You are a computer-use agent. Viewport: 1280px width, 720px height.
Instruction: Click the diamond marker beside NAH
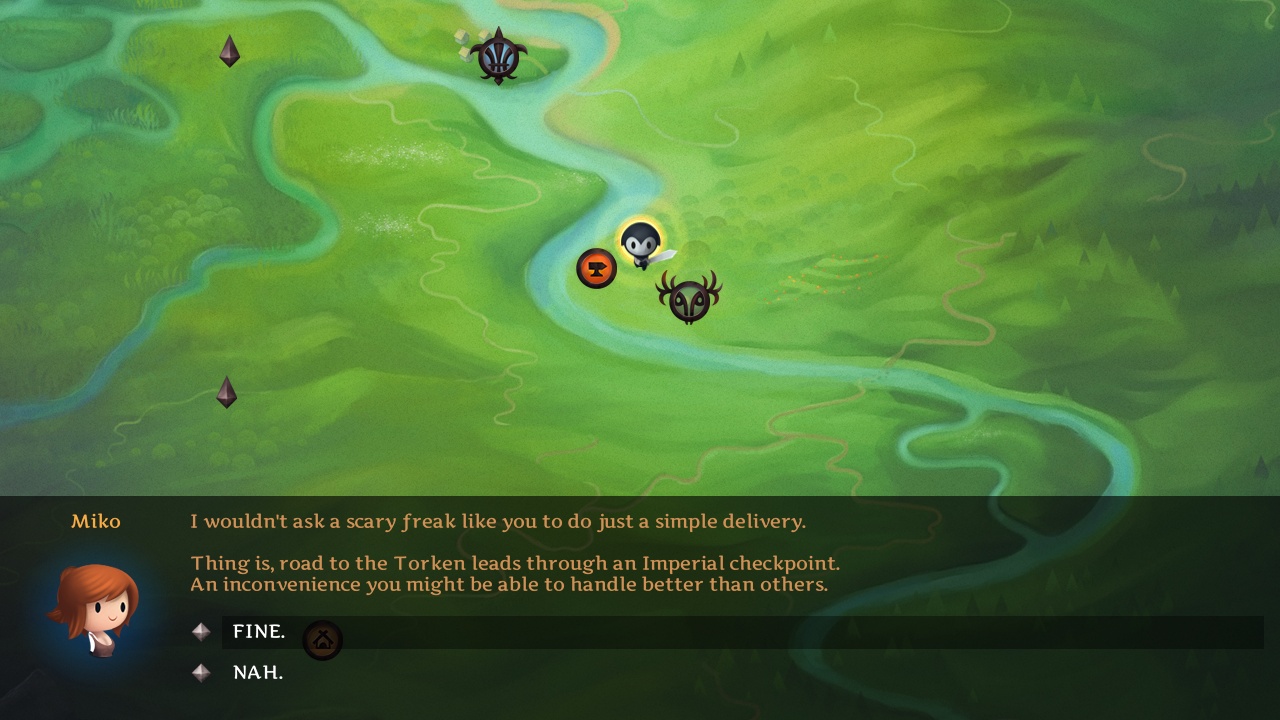(200, 672)
